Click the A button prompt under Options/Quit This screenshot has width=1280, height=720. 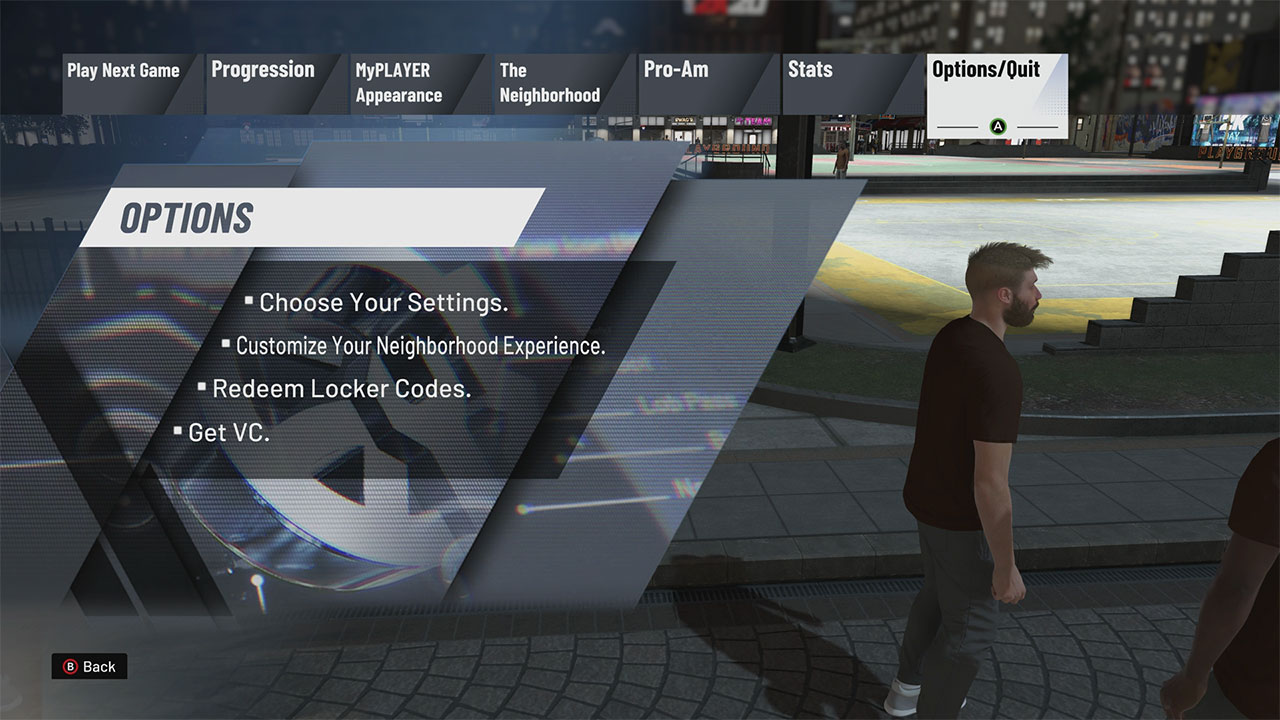[x=997, y=127]
